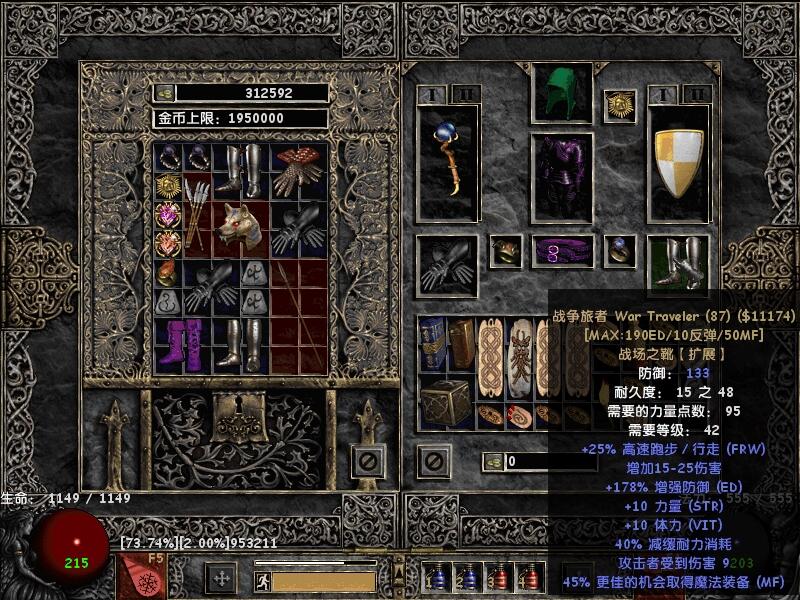Screen dimensions: 800x600
Task: Select the equipped sun amulet slot
Action: (x=619, y=105)
